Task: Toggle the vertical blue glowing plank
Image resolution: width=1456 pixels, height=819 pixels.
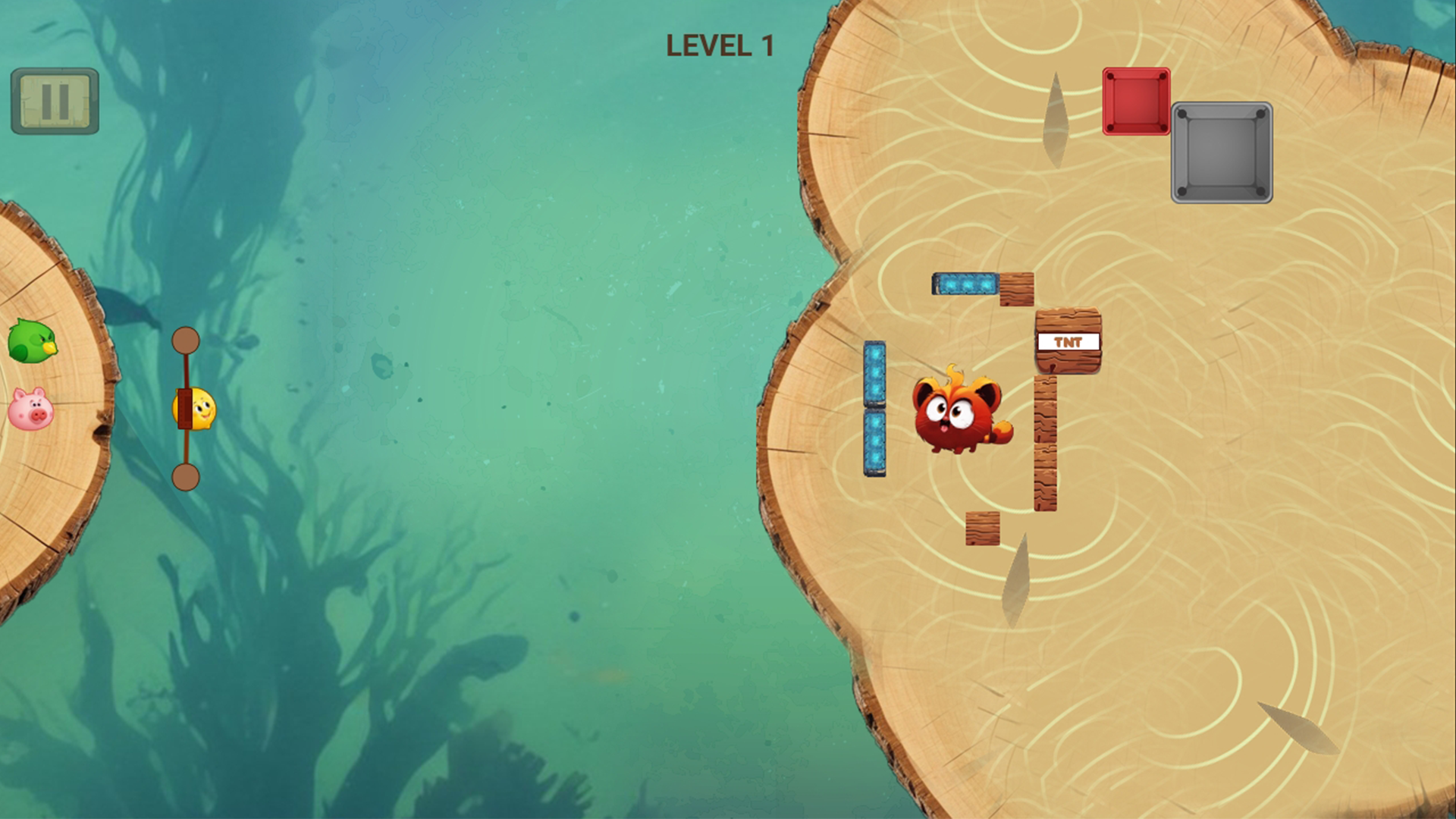Action: click(875, 409)
